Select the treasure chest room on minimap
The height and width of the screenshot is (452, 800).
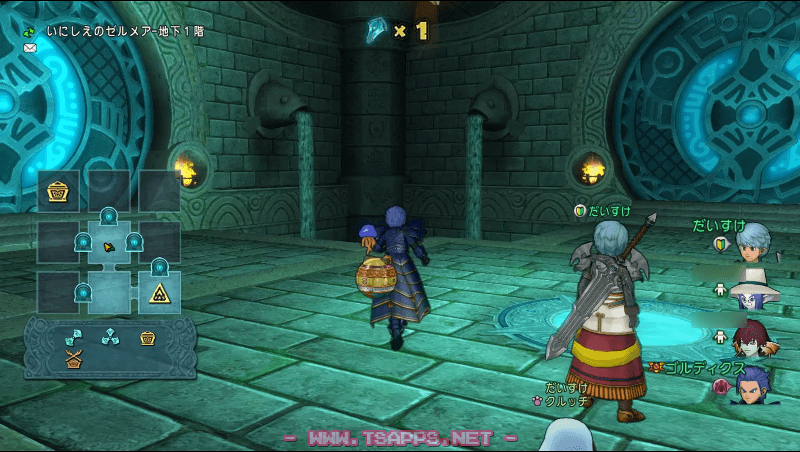tap(58, 191)
